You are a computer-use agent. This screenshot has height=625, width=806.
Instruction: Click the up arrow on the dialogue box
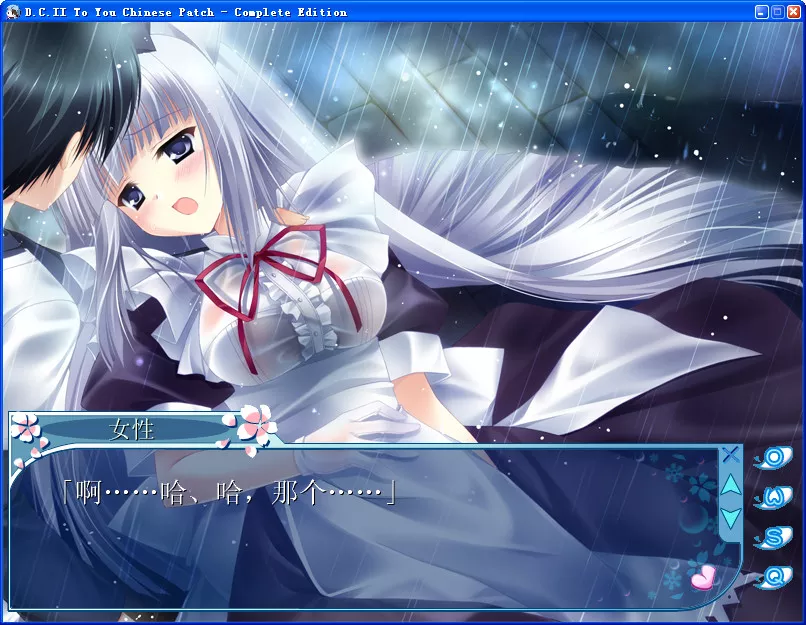coord(731,485)
